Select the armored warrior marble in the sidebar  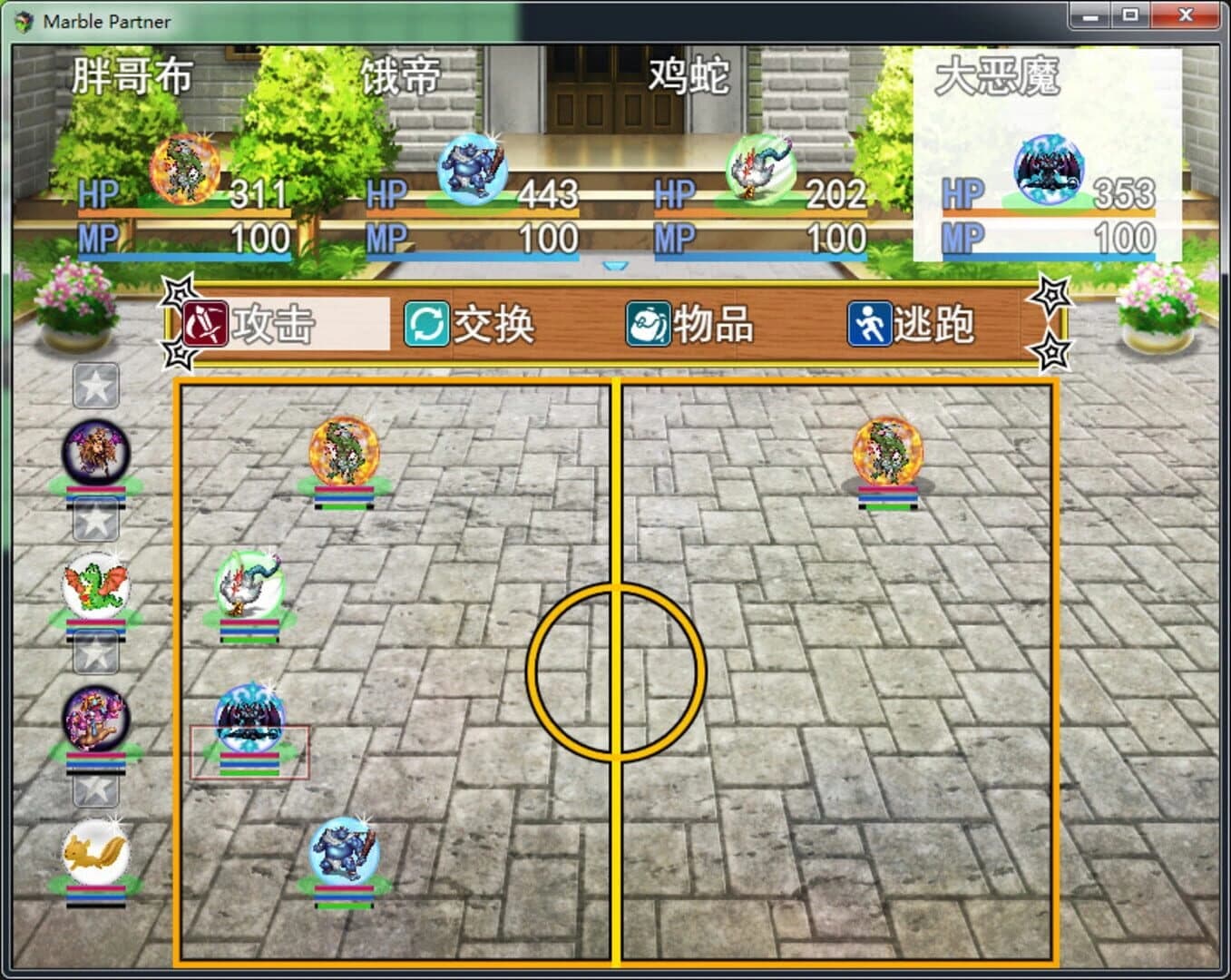pyautogui.click(x=93, y=720)
